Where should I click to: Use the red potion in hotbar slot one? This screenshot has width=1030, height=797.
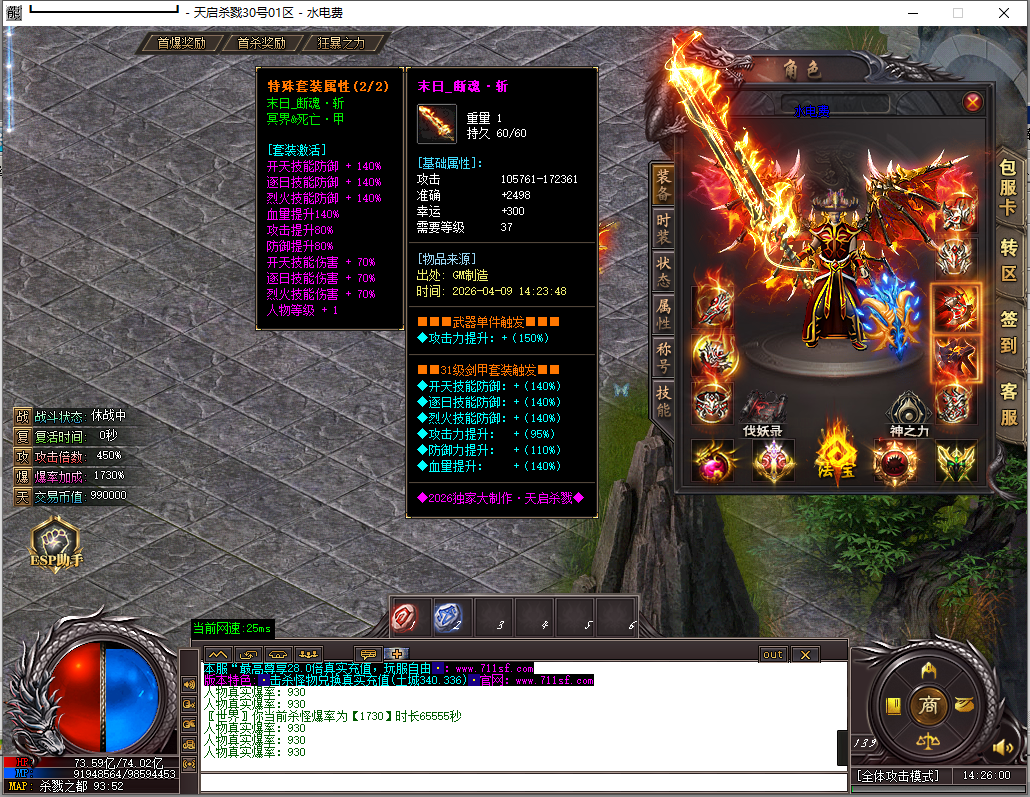coord(410,618)
